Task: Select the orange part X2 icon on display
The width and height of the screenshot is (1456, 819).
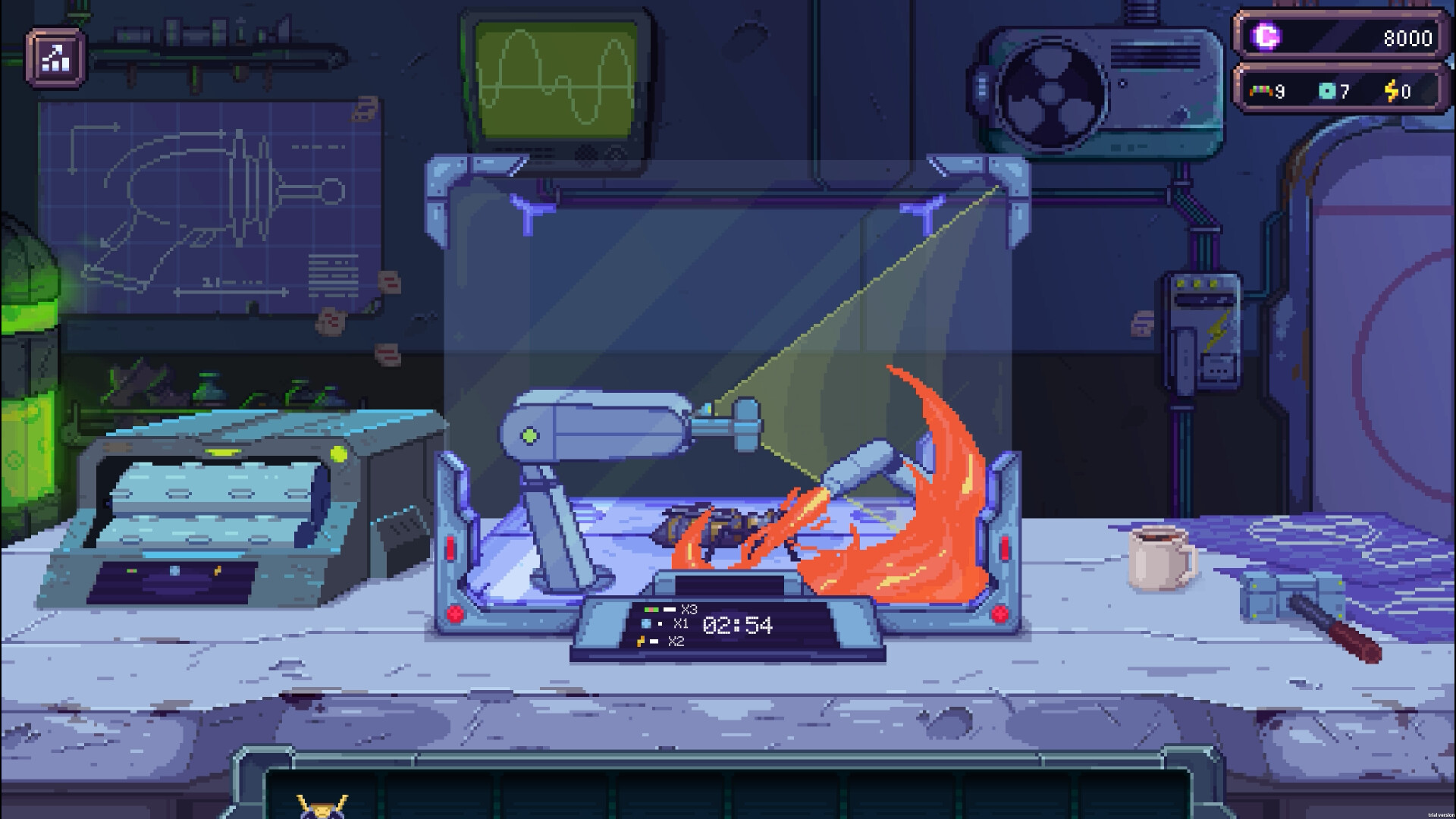Action: [642, 641]
